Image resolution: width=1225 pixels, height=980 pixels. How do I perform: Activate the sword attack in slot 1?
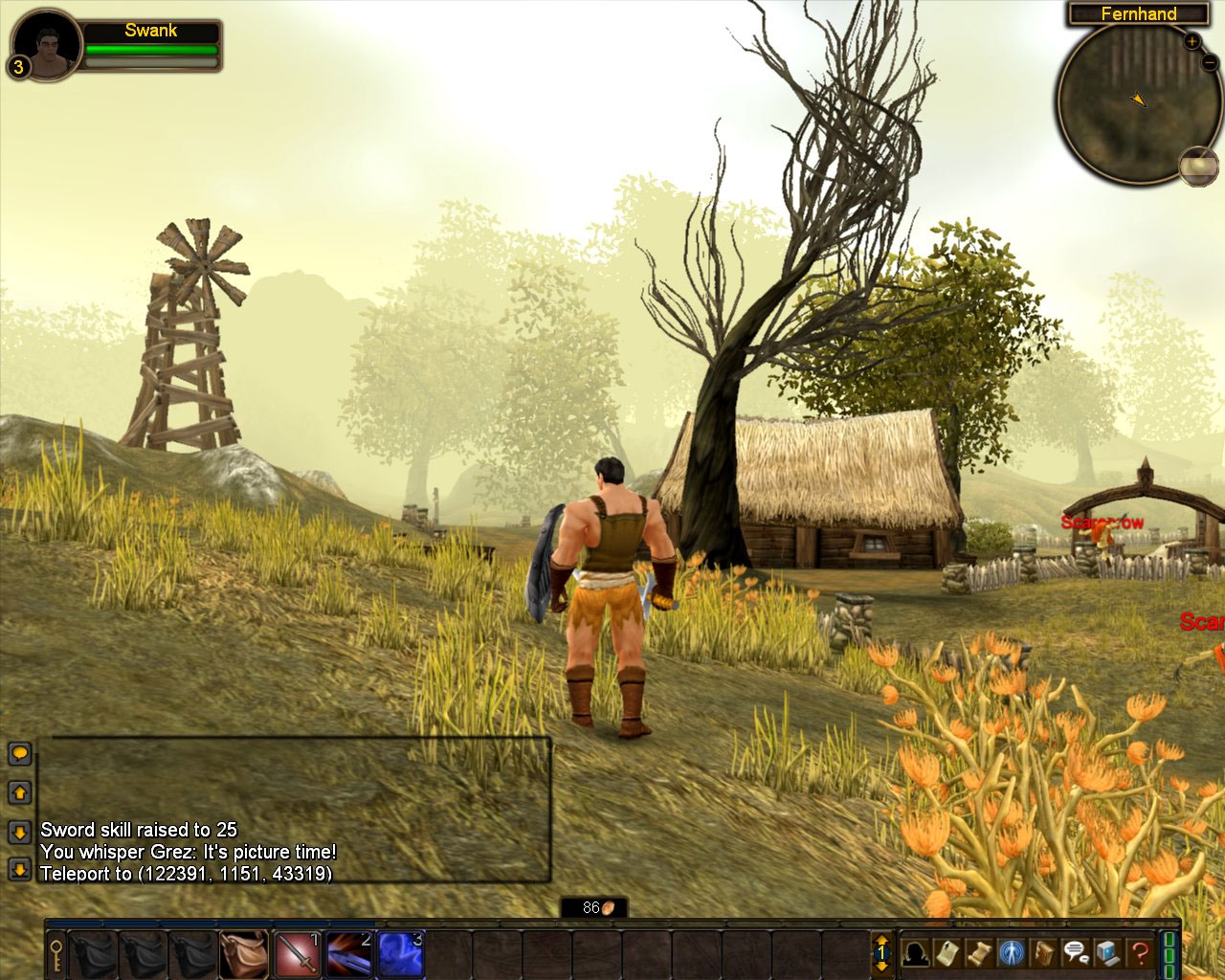coord(297,953)
